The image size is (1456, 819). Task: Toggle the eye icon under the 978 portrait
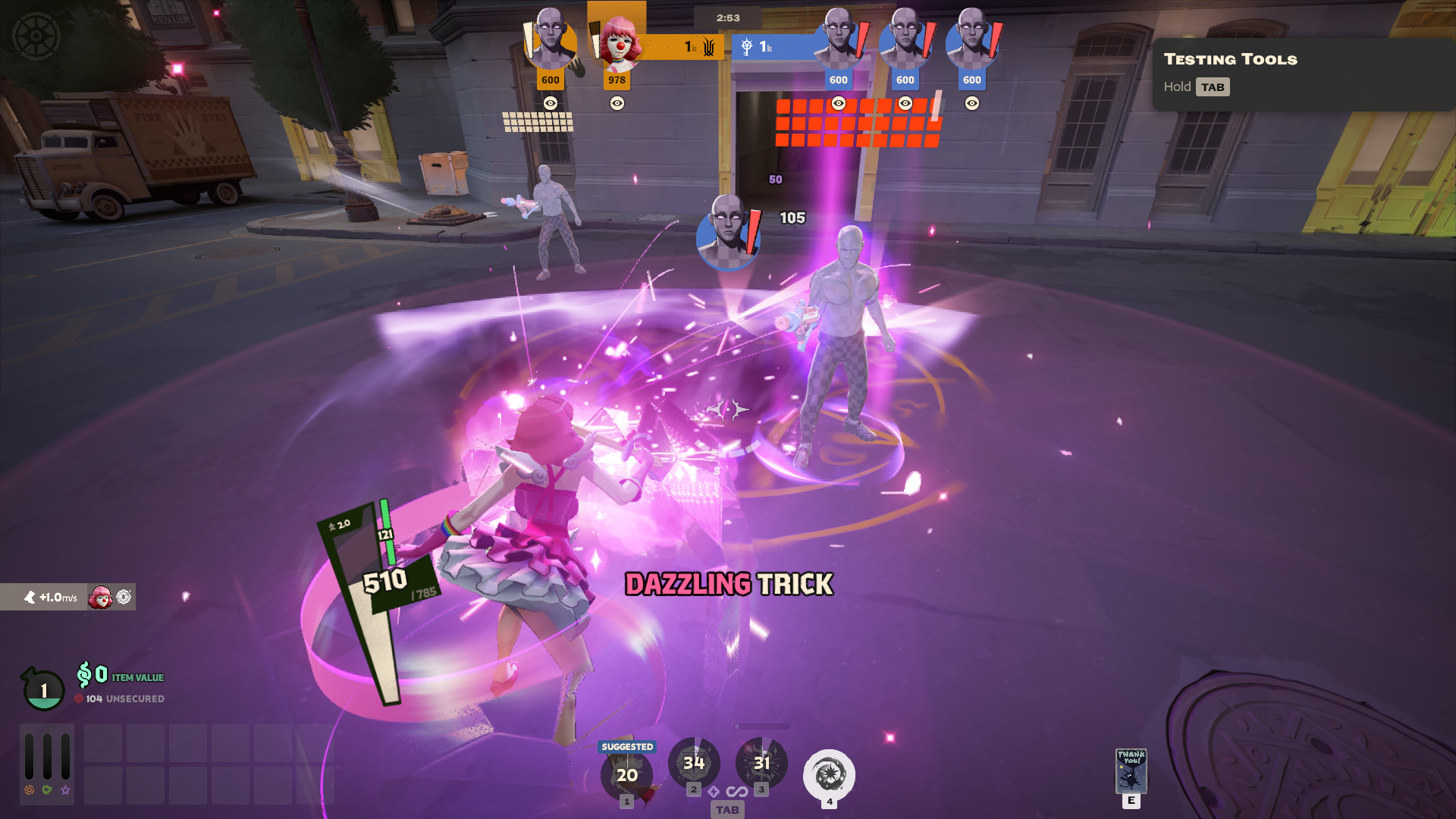[x=617, y=103]
